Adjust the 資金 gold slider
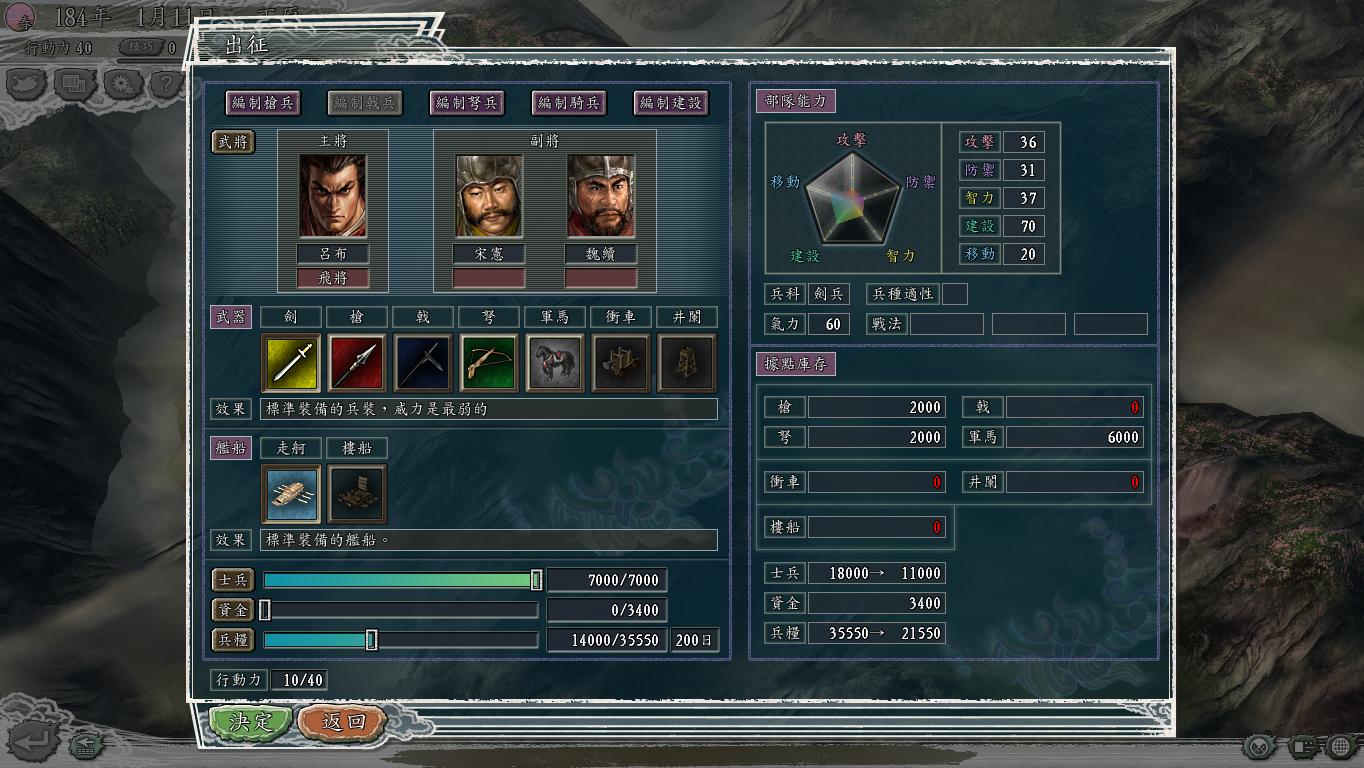 pos(265,610)
